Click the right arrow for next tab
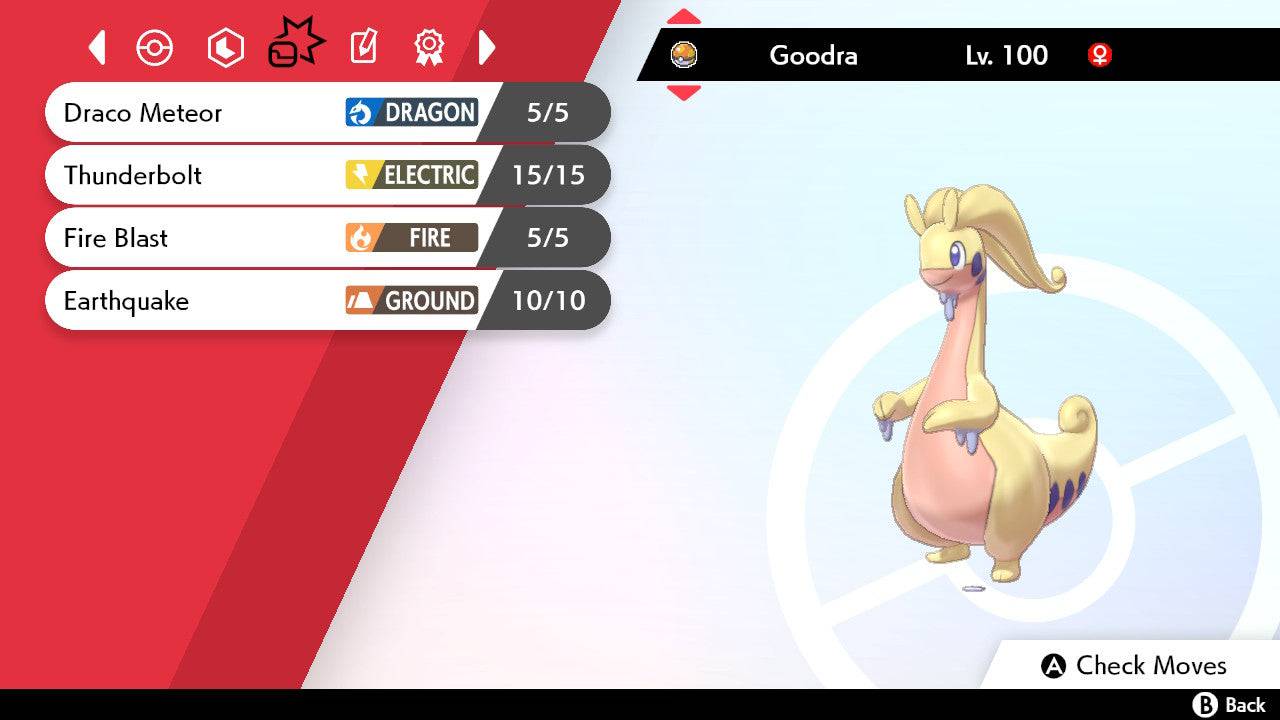 pyautogui.click(x=487, y=47)
